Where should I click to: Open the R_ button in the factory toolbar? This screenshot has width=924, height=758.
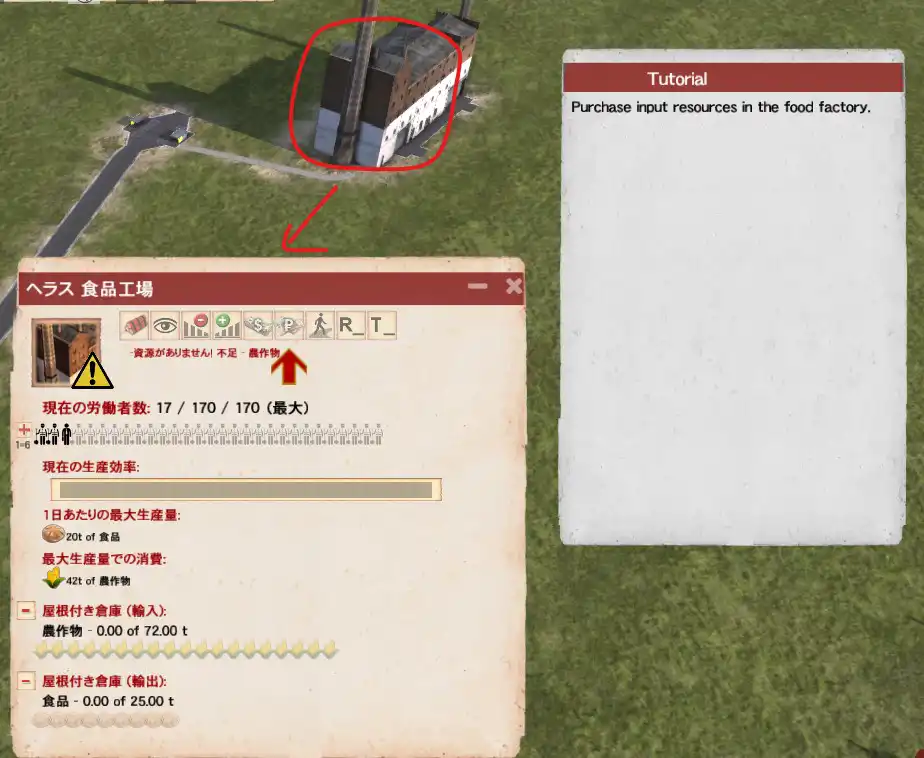click(351, 325)
